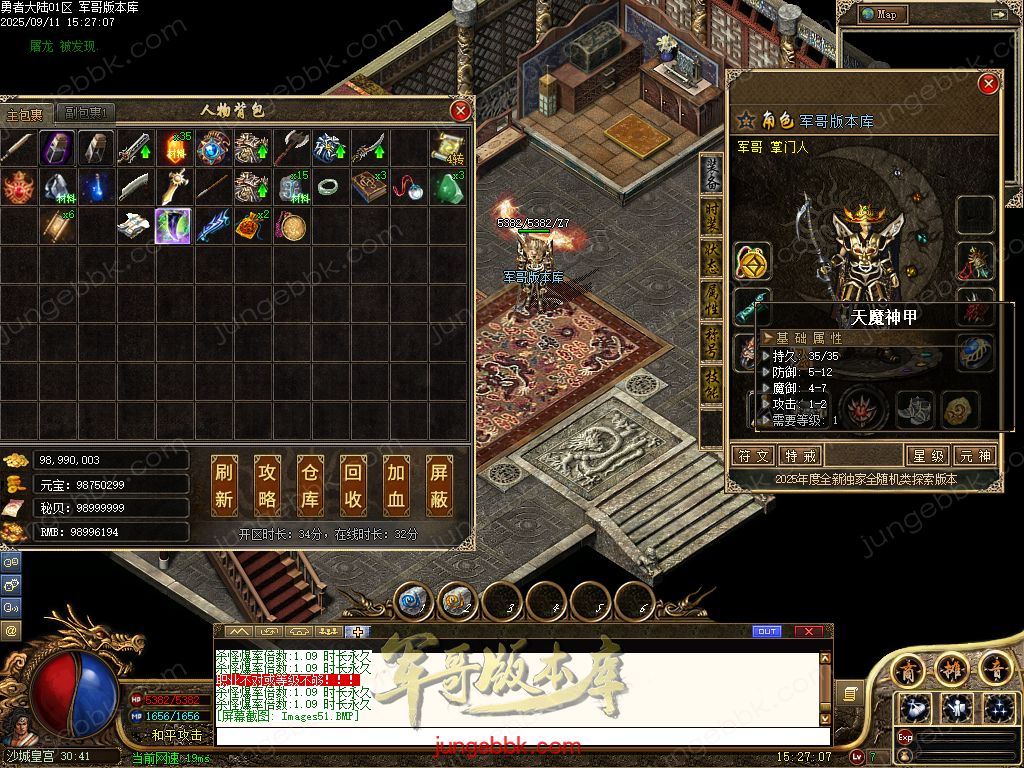
Task: Click the OUT button on the chat bar
Action: tap(767, 631)
